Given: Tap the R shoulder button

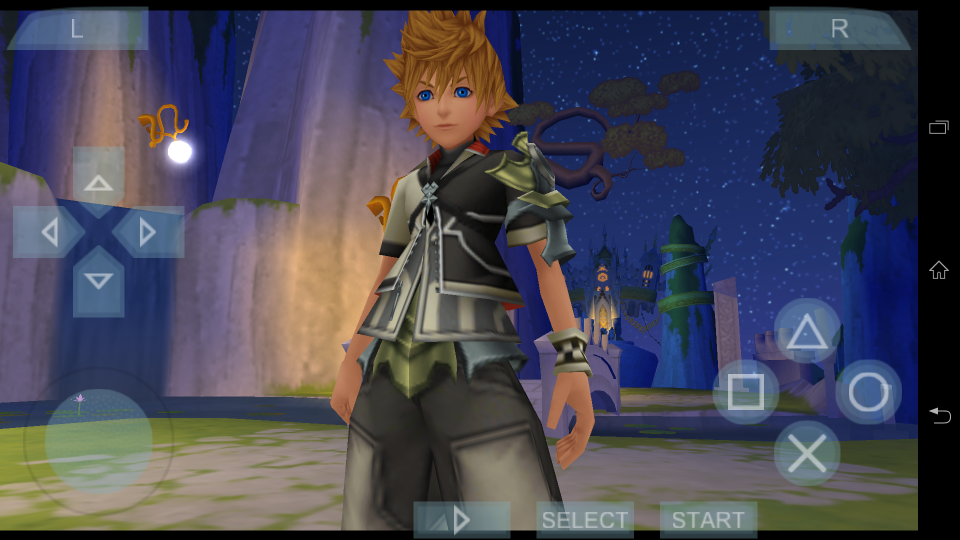Looking at the screenshot, I should [839, 30].
